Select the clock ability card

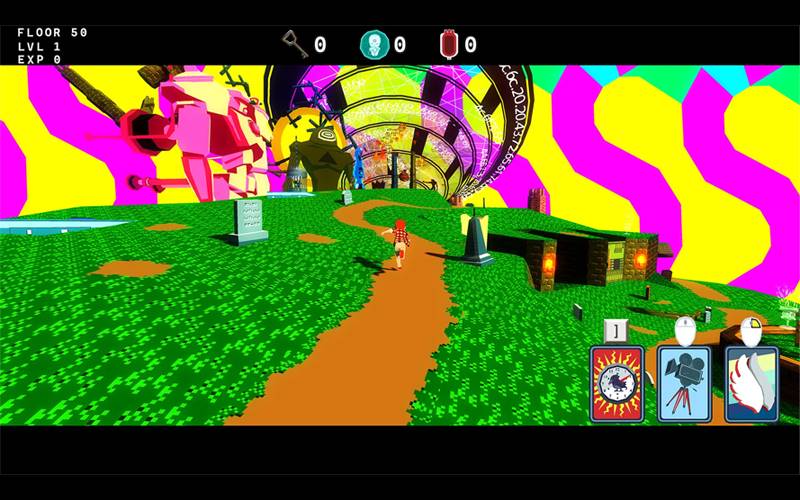(x=617, y=384)
